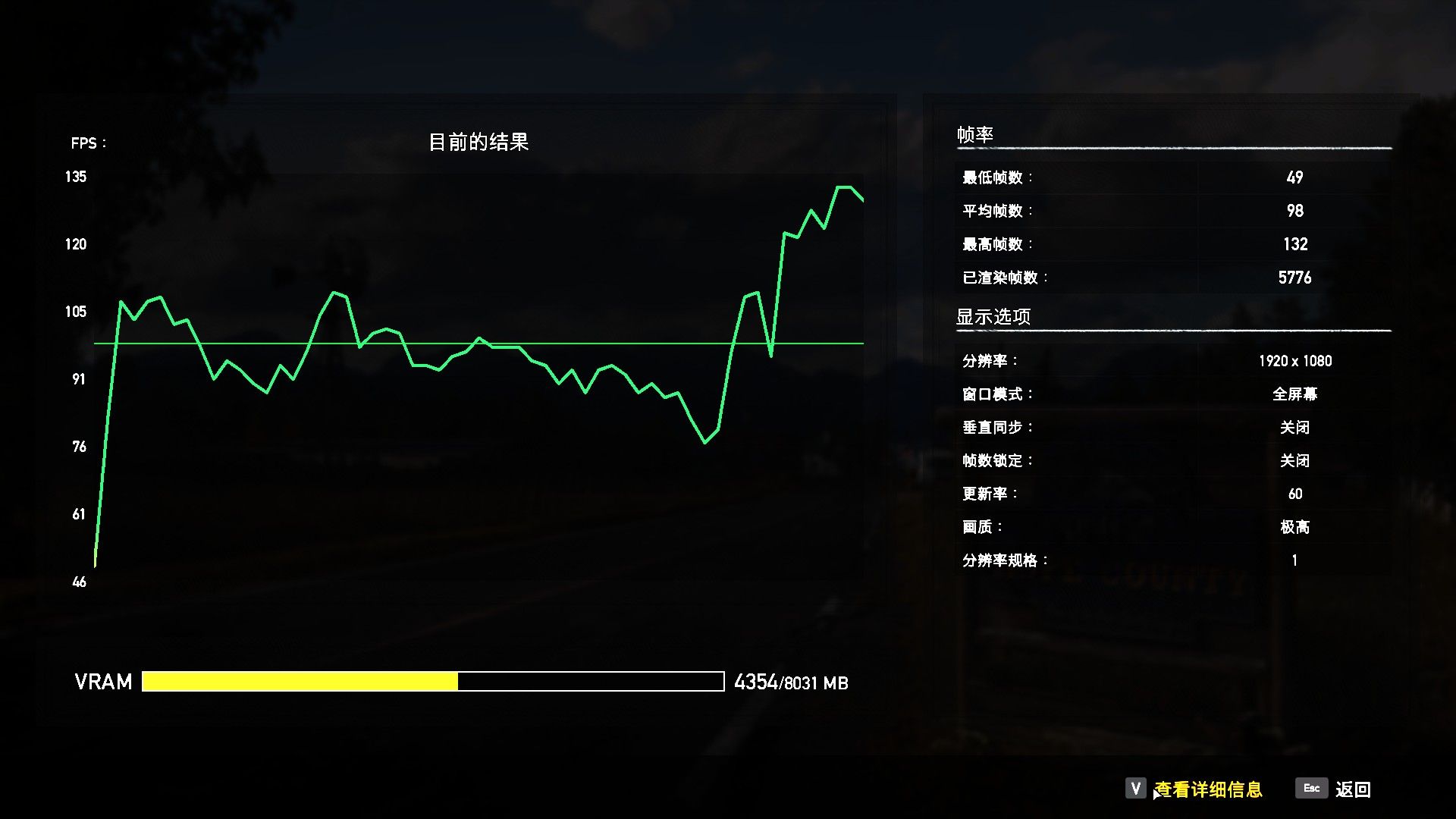Click the Esc key icon beside 返回
Image resolution: width=1456 pixels, height=819 pixels.
pyautogui.click(x=1311, y=789)
